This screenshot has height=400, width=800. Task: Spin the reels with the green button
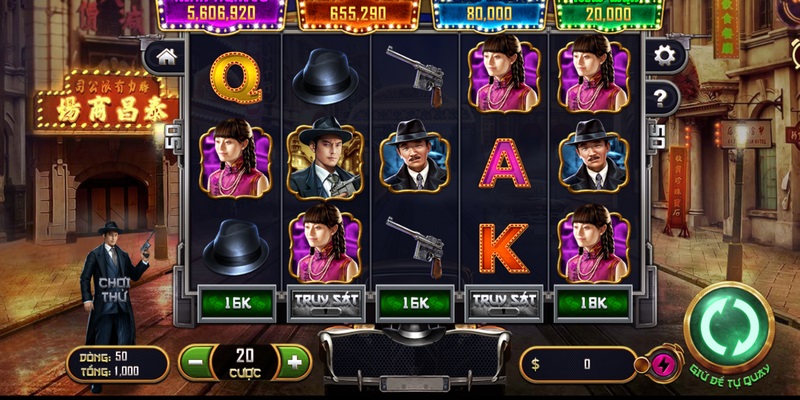728,328
